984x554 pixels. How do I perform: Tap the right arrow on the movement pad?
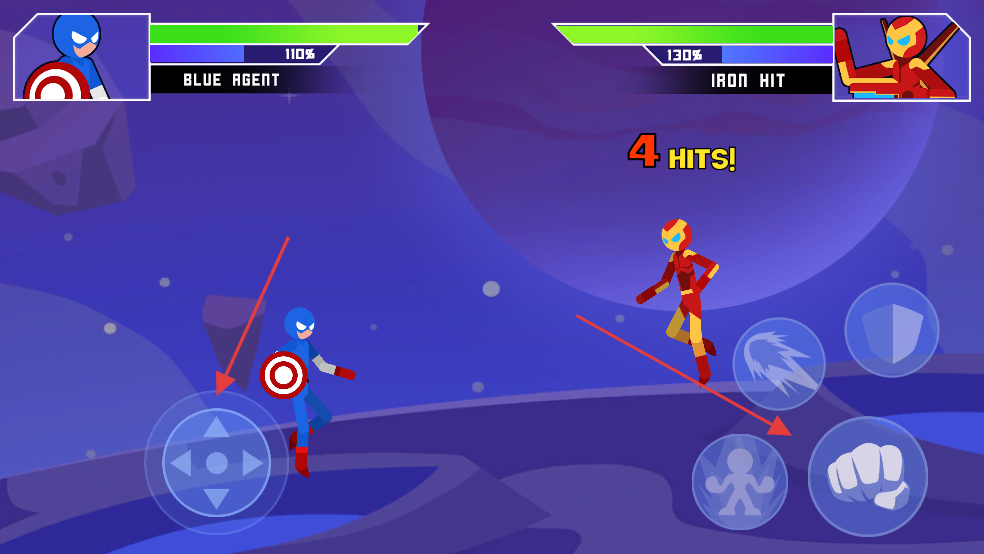point(253,463)
